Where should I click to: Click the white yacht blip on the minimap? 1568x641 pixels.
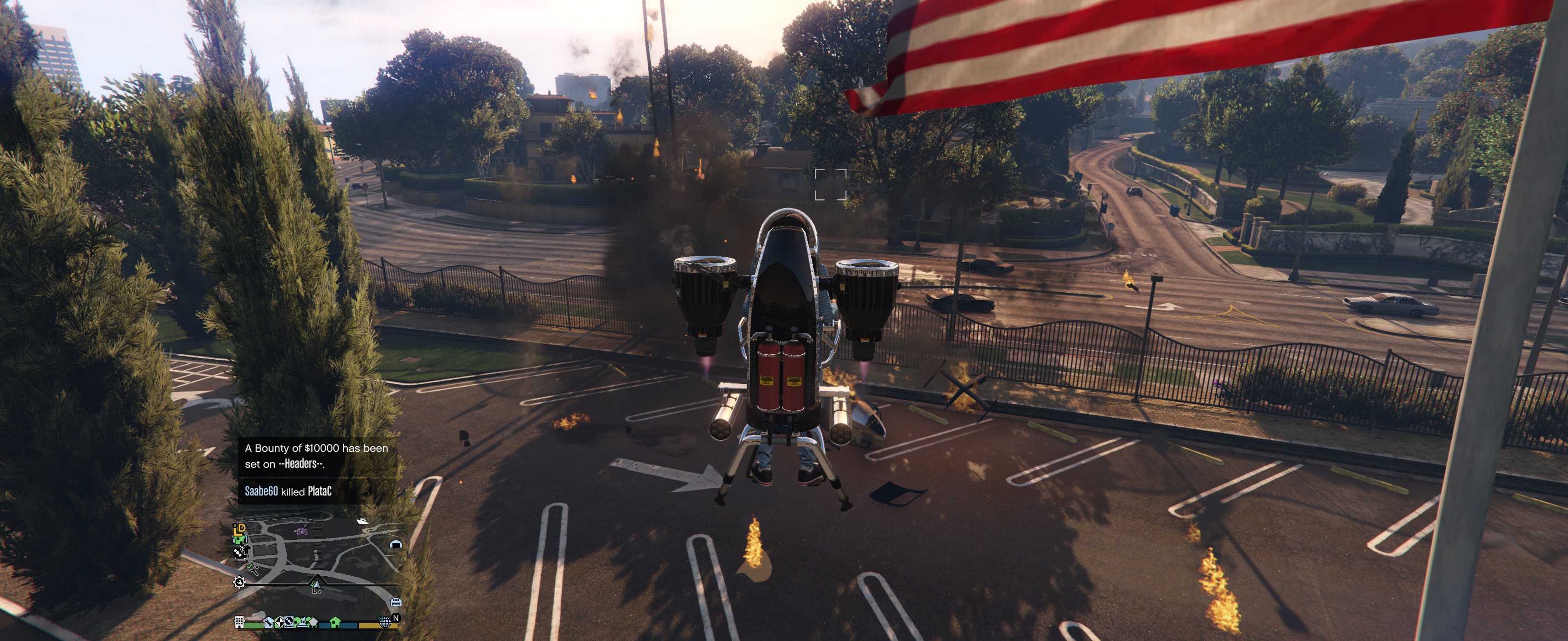[x=362, y=521]
